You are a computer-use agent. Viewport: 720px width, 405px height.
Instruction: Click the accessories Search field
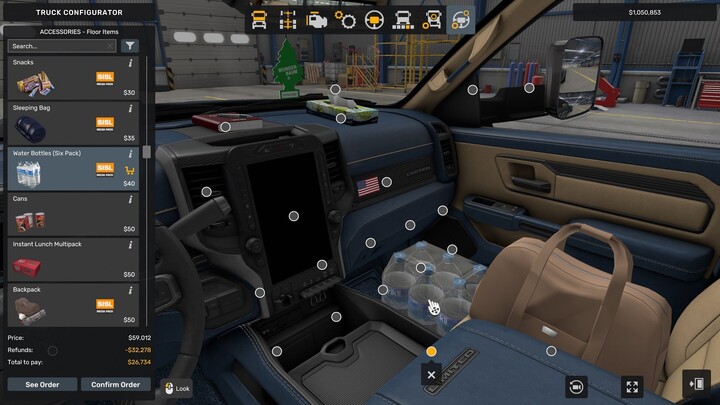[x=60, y=46]
